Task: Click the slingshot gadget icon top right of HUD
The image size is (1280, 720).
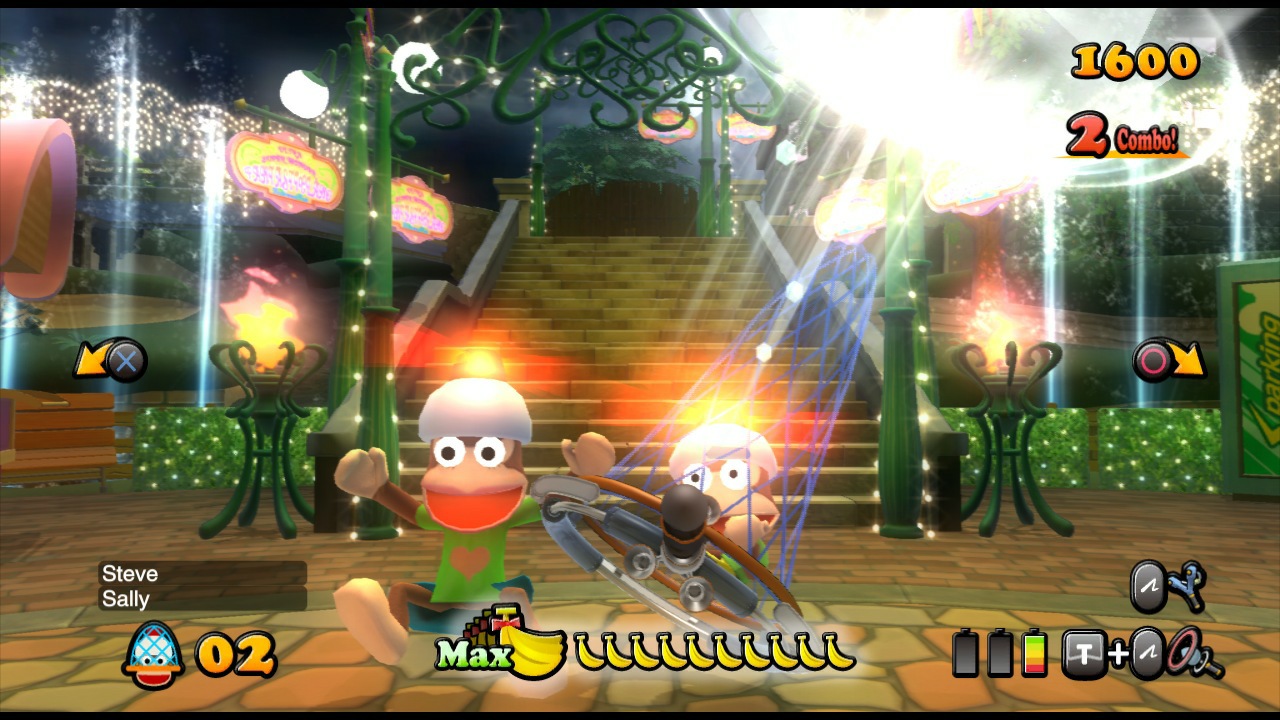Action: [x=1189, y=586]
